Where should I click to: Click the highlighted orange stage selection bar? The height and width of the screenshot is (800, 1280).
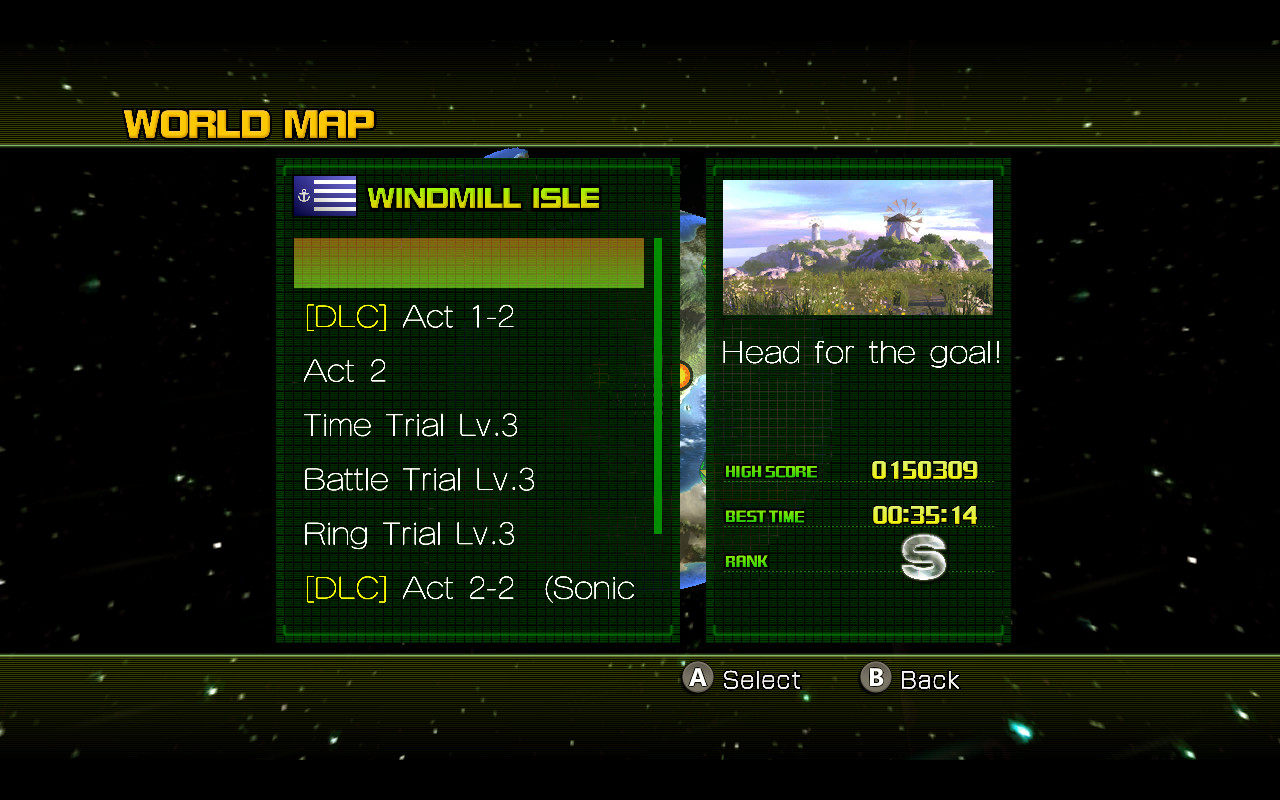(x=468, y=262)
